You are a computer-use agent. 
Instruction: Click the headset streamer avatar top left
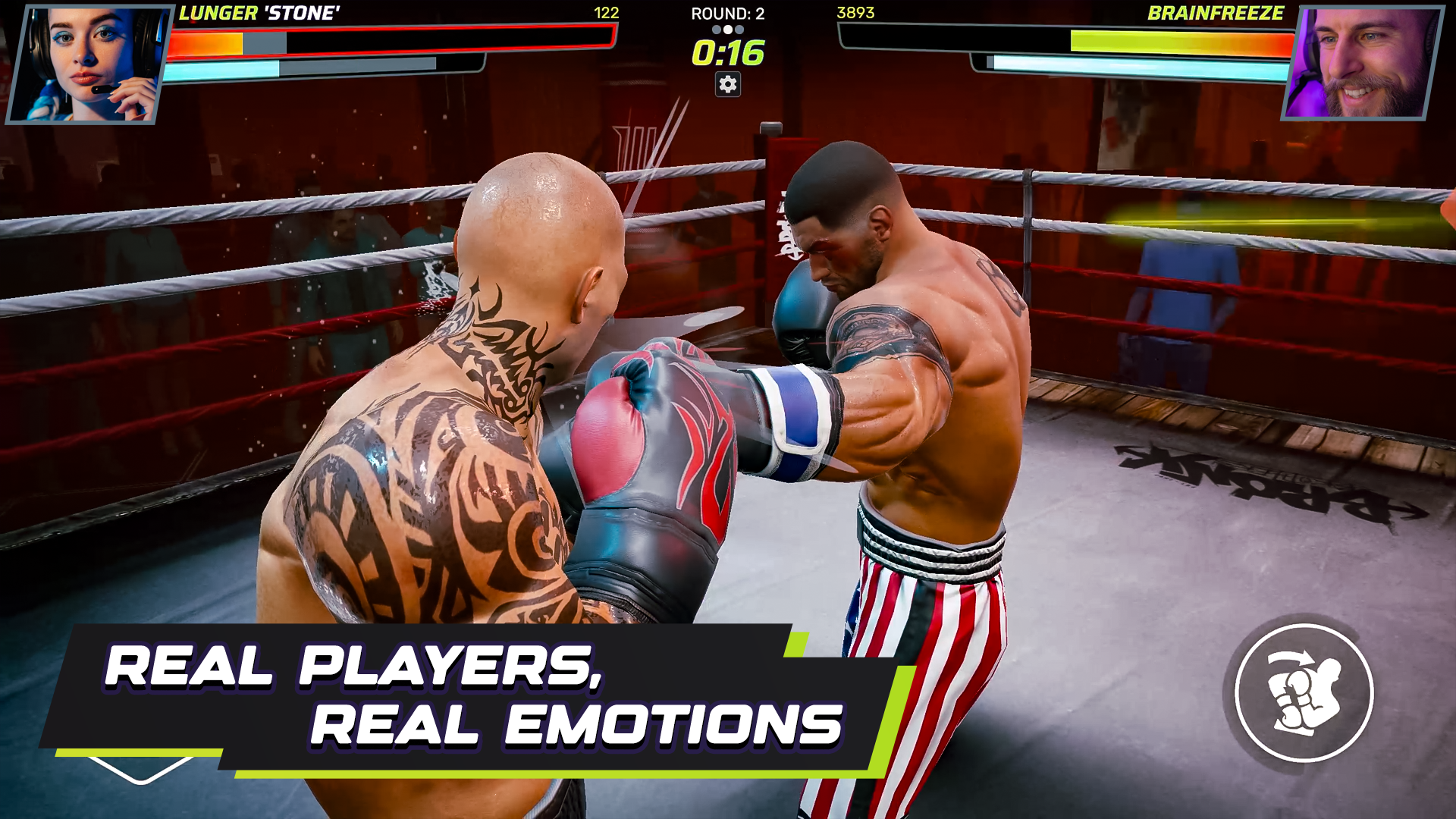click(x=87, y=61)
